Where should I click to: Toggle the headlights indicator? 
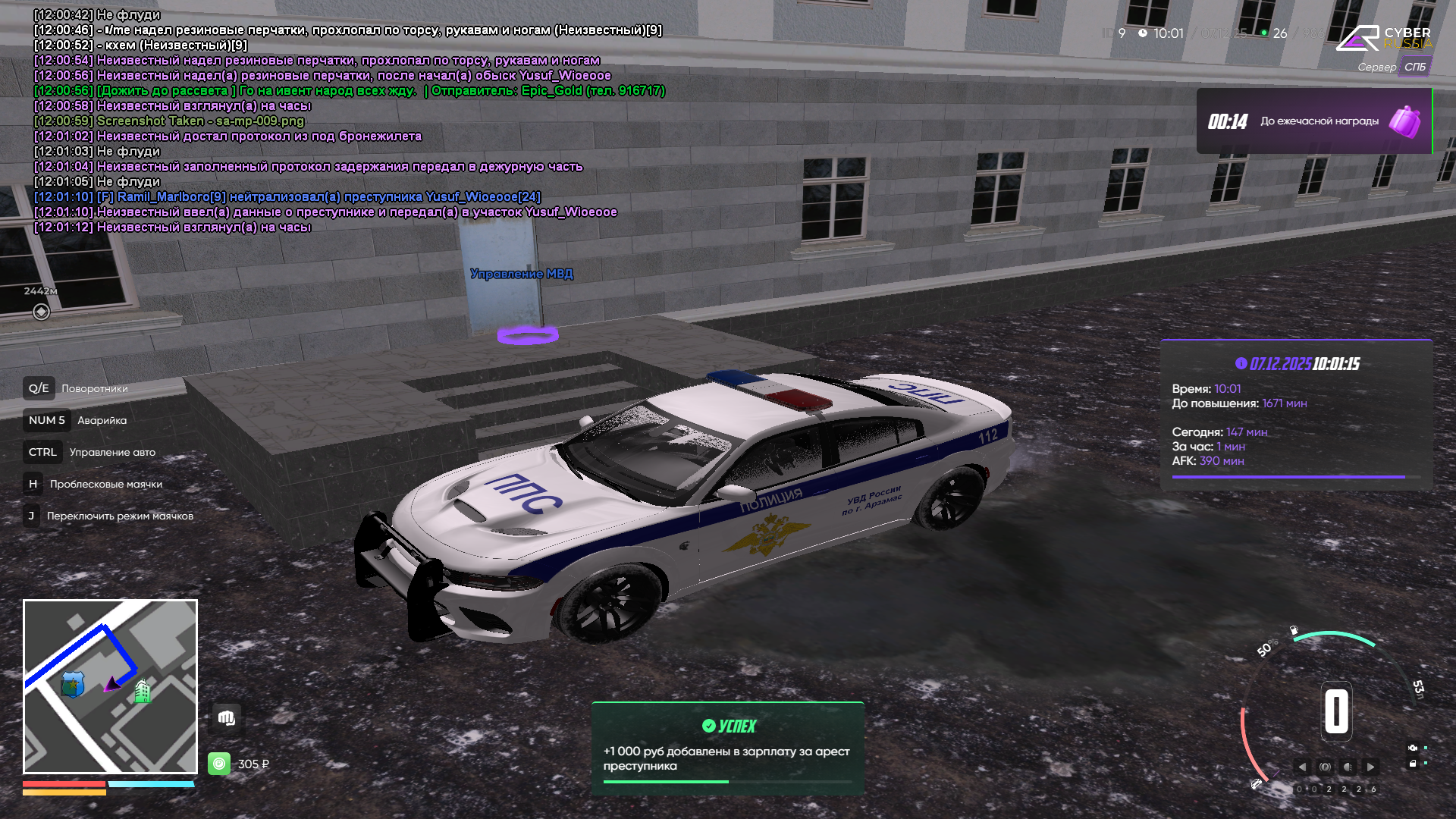point(1348,767)
